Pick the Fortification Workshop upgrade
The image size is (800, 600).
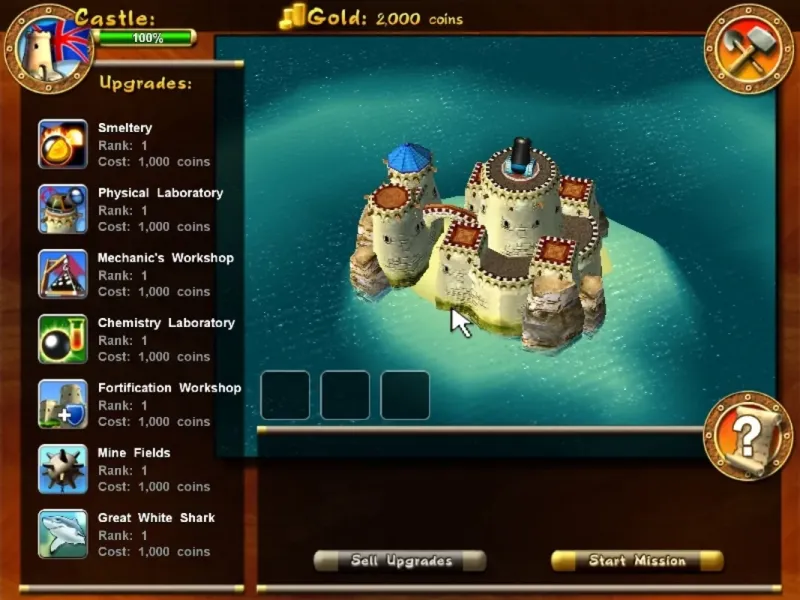coord(63,404)
